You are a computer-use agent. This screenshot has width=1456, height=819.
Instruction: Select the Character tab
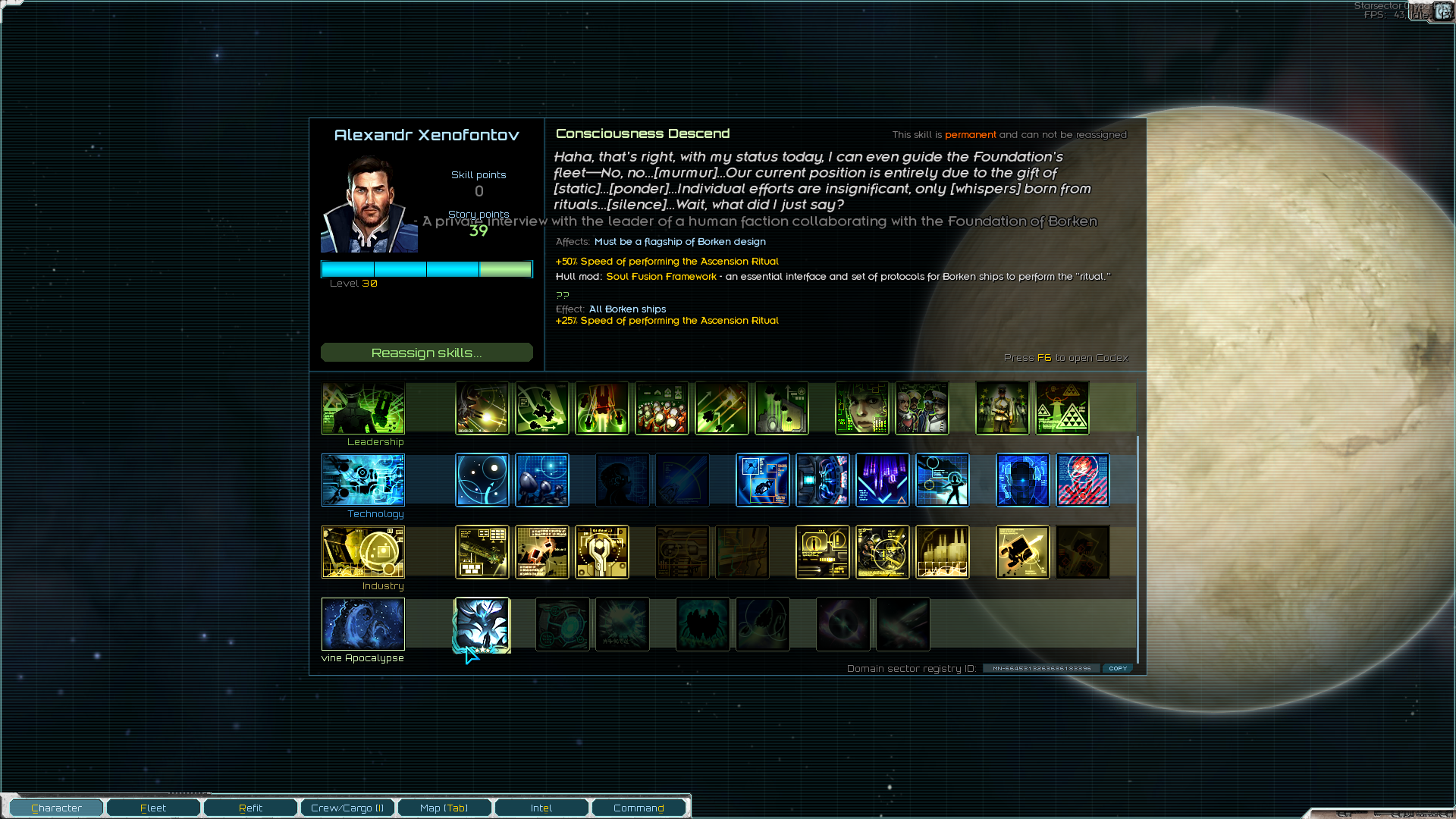[56, 808]
